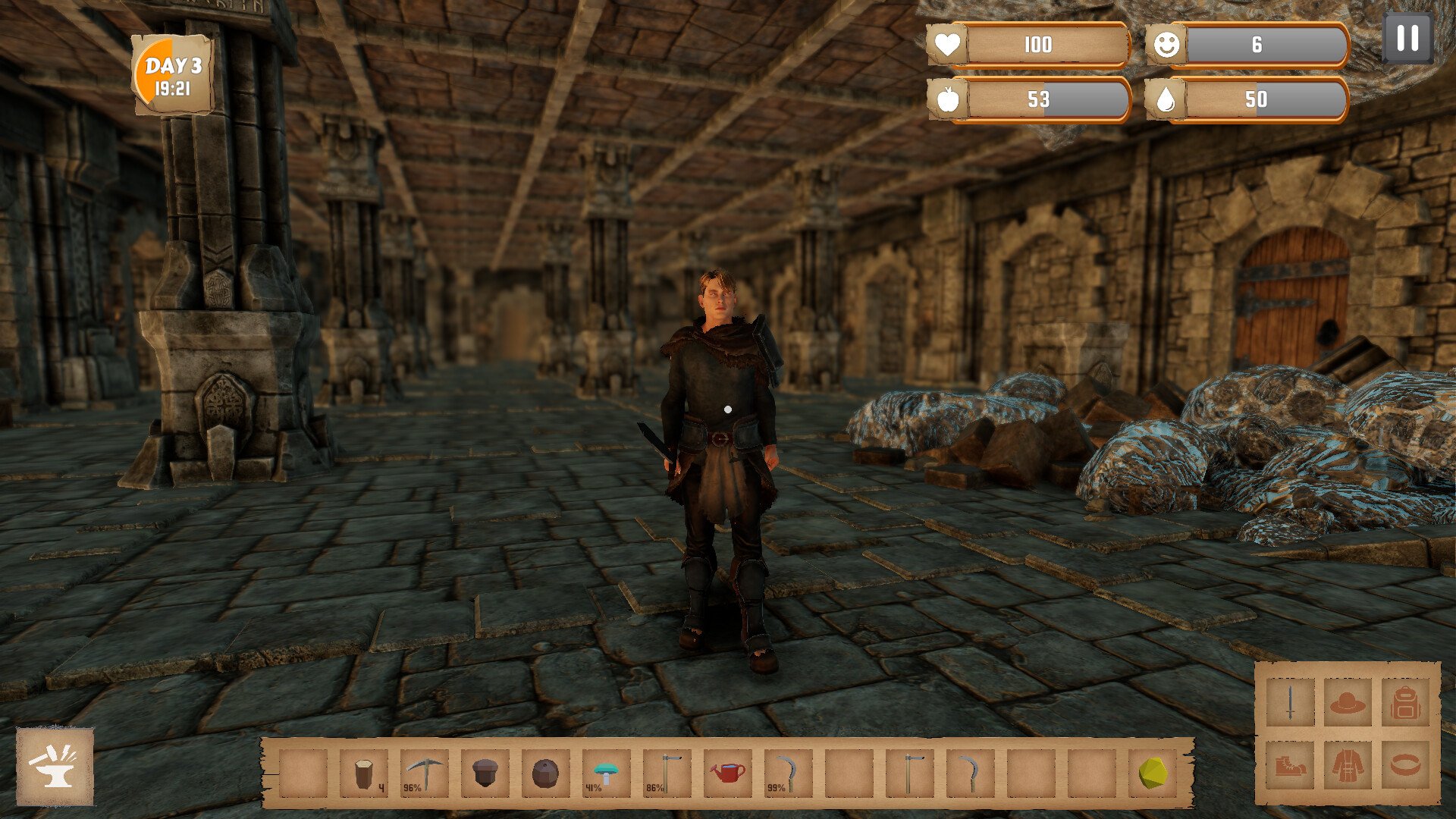Open the backpack equipment slot

click(x=1405, y=703)
